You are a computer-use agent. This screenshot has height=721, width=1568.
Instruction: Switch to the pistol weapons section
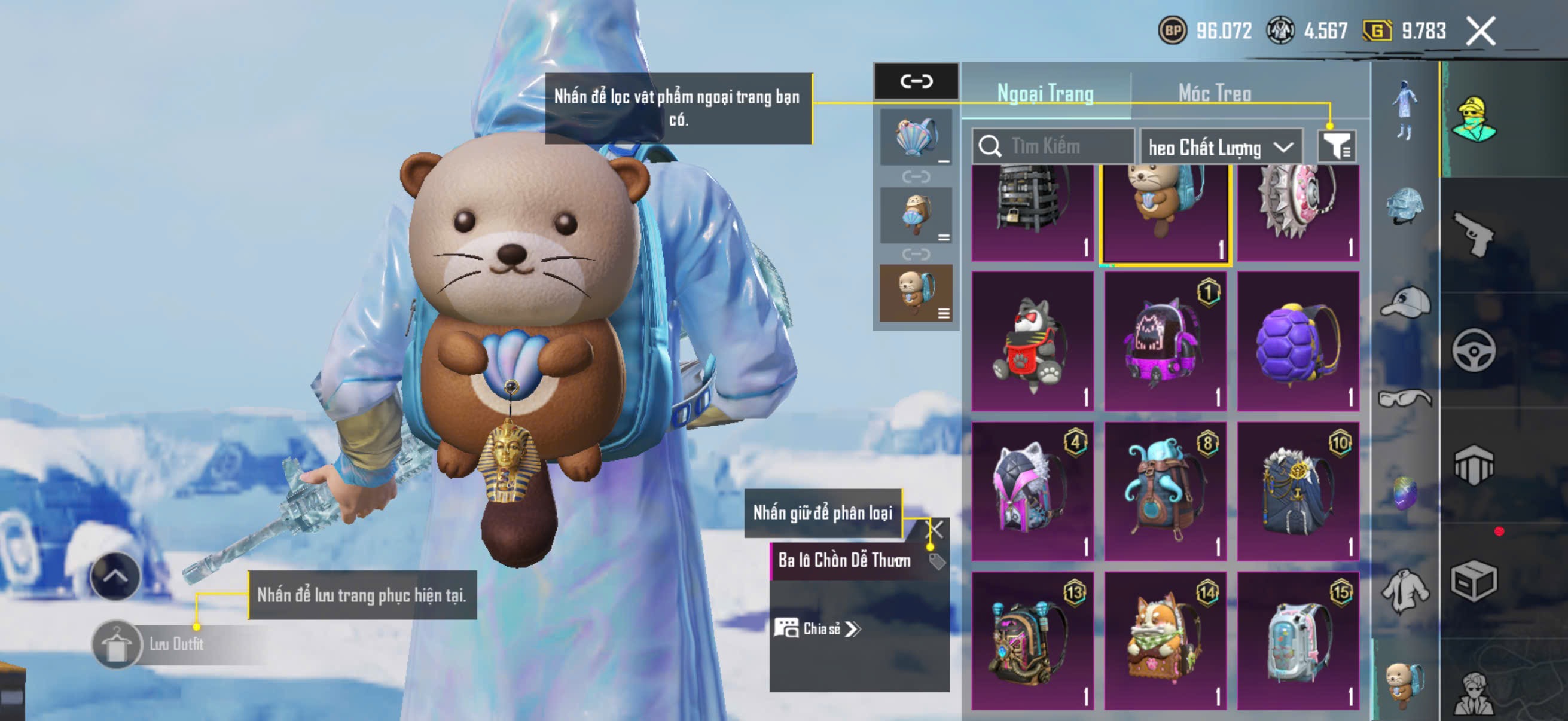coord(1473,234)
